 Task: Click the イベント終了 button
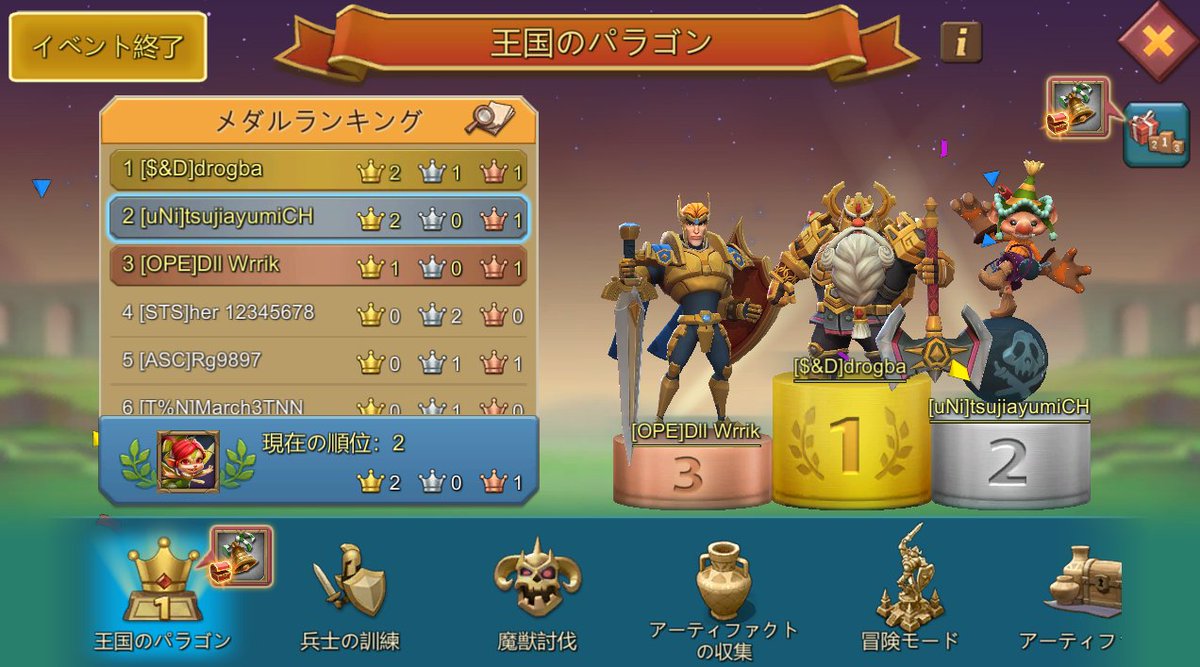tap(107, 47)
